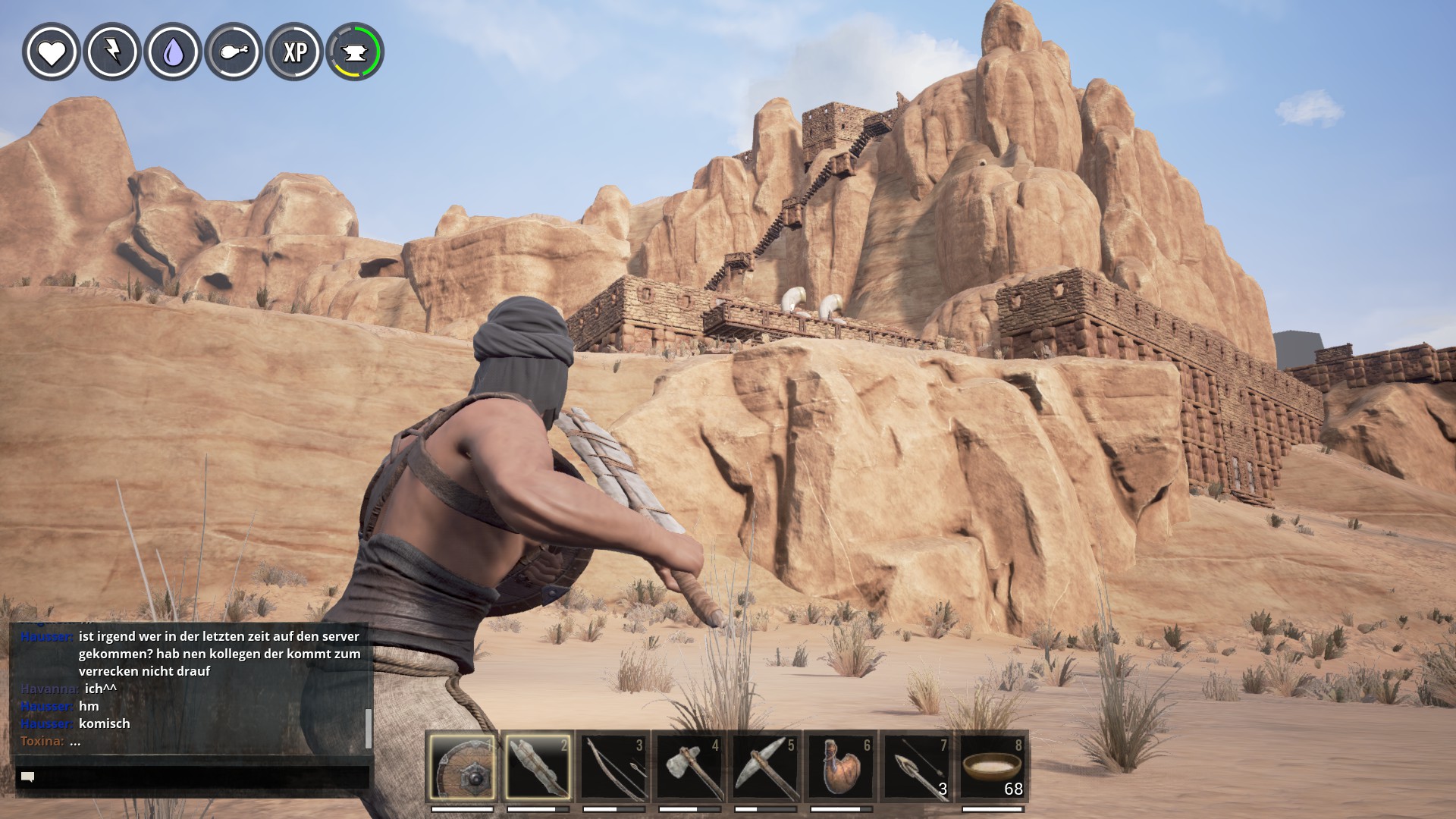1456x819 pixels.
Task: Click the meat drumstick hunger icon
Action: tap(234, 52)
